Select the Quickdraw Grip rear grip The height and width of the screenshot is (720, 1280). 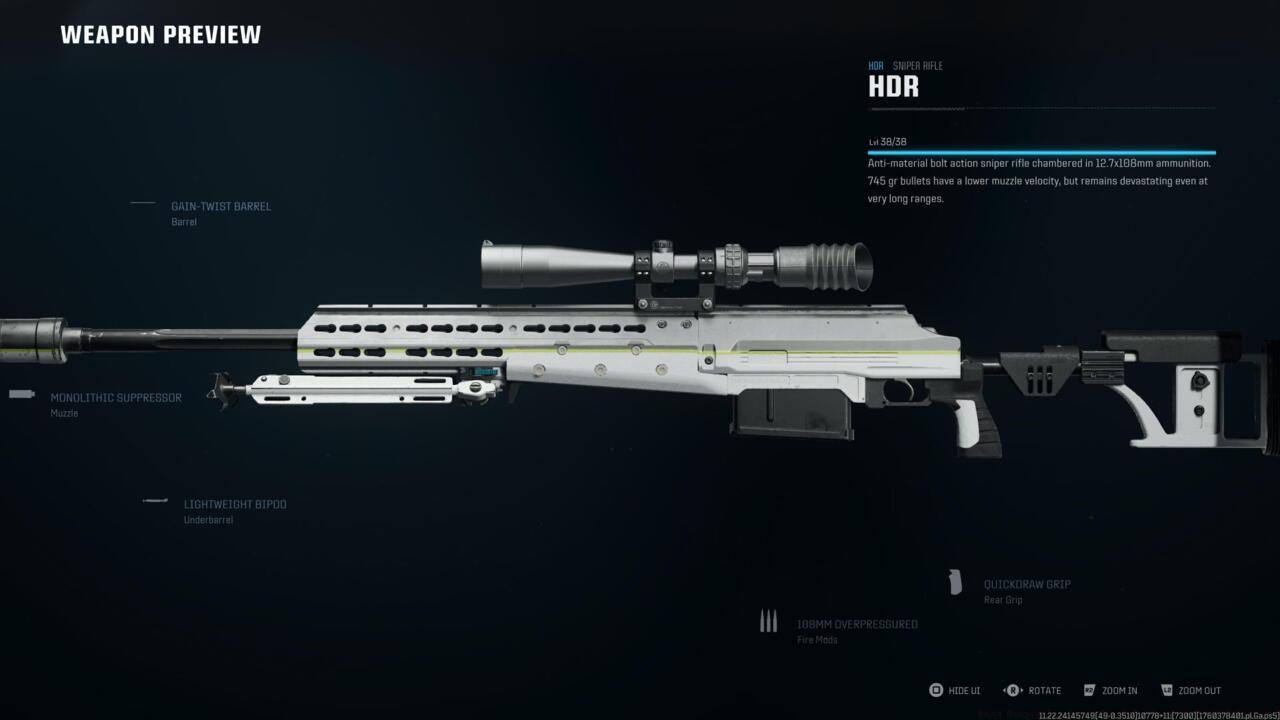(1027, 585)
